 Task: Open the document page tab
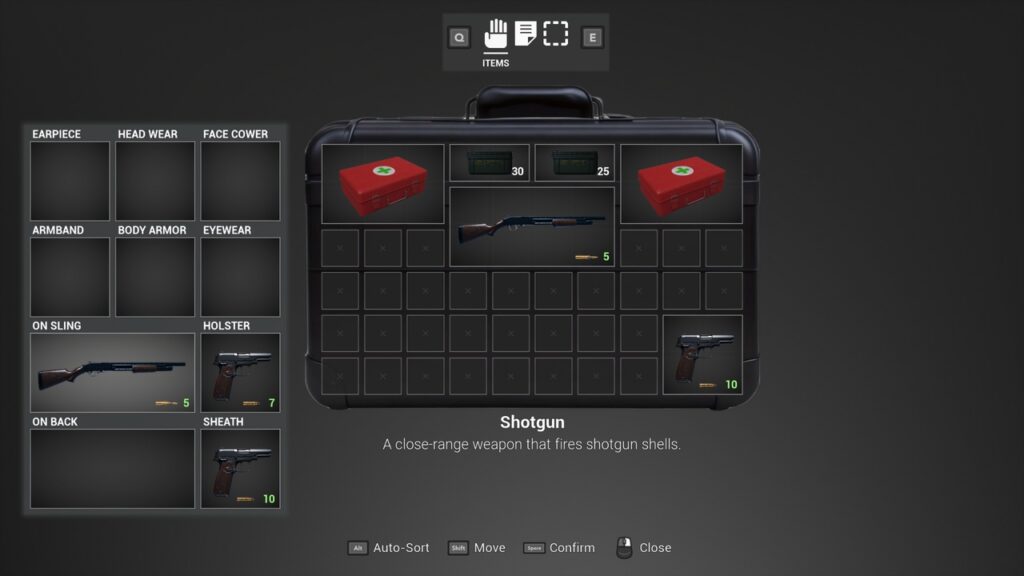(526, 35)
